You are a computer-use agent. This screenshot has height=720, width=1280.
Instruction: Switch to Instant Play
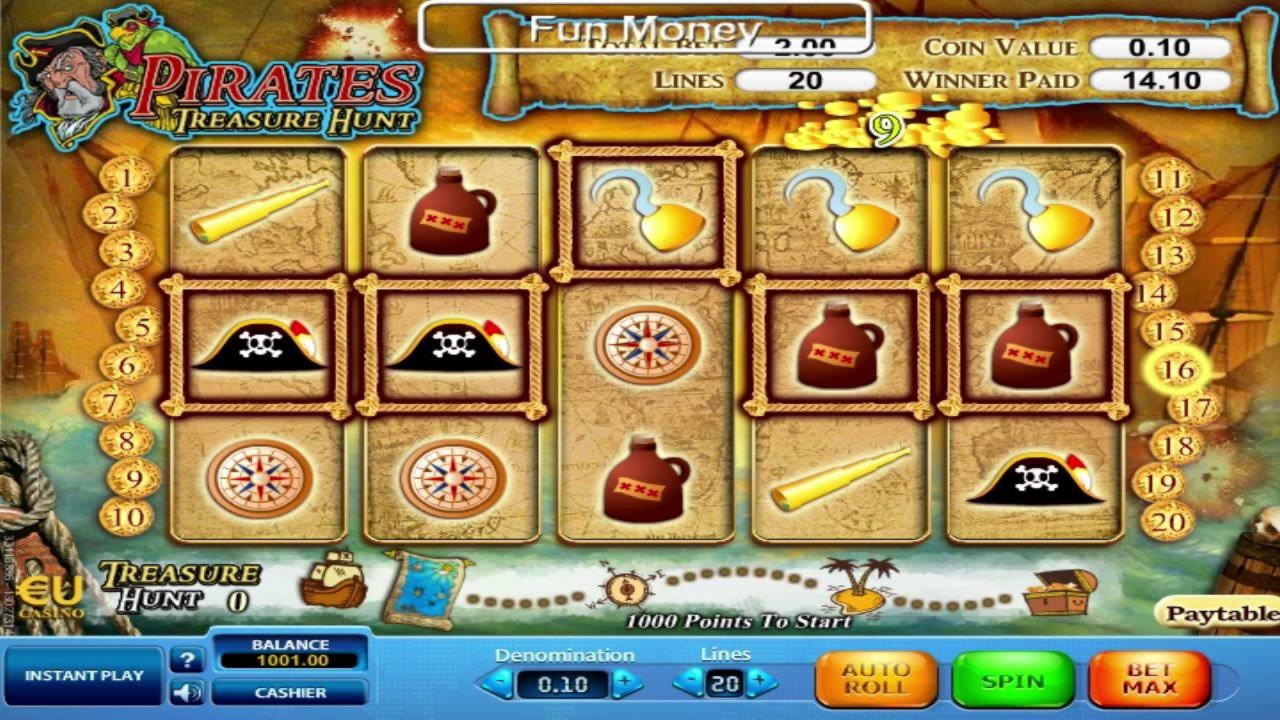(x=84, y=676)
